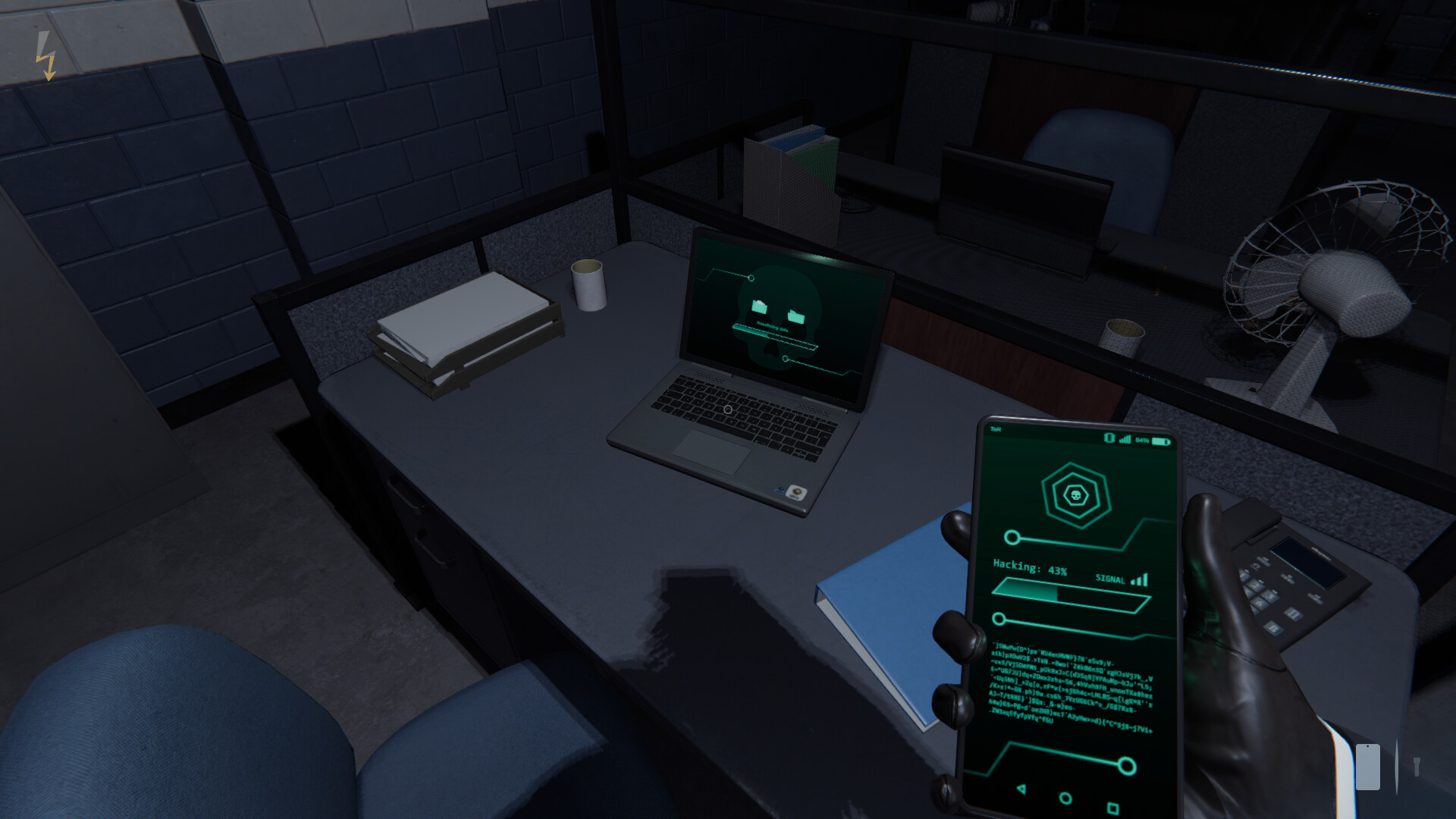Select the SIGNAL strength bars icon
The height and width of the screenshot is (819, 1456).
click(x=1137, y=579)
